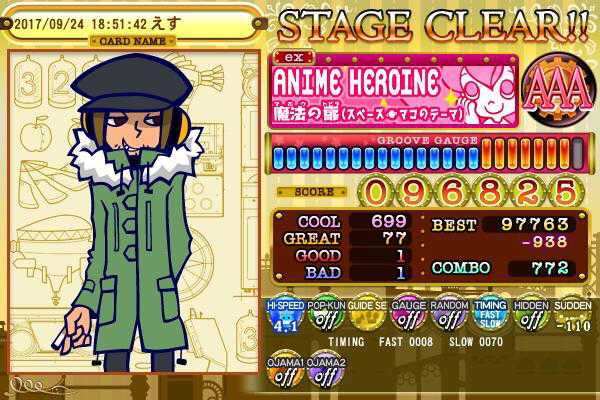Toggle the RANDOM option
Screen dimensions: 600x400
(449, 317)
